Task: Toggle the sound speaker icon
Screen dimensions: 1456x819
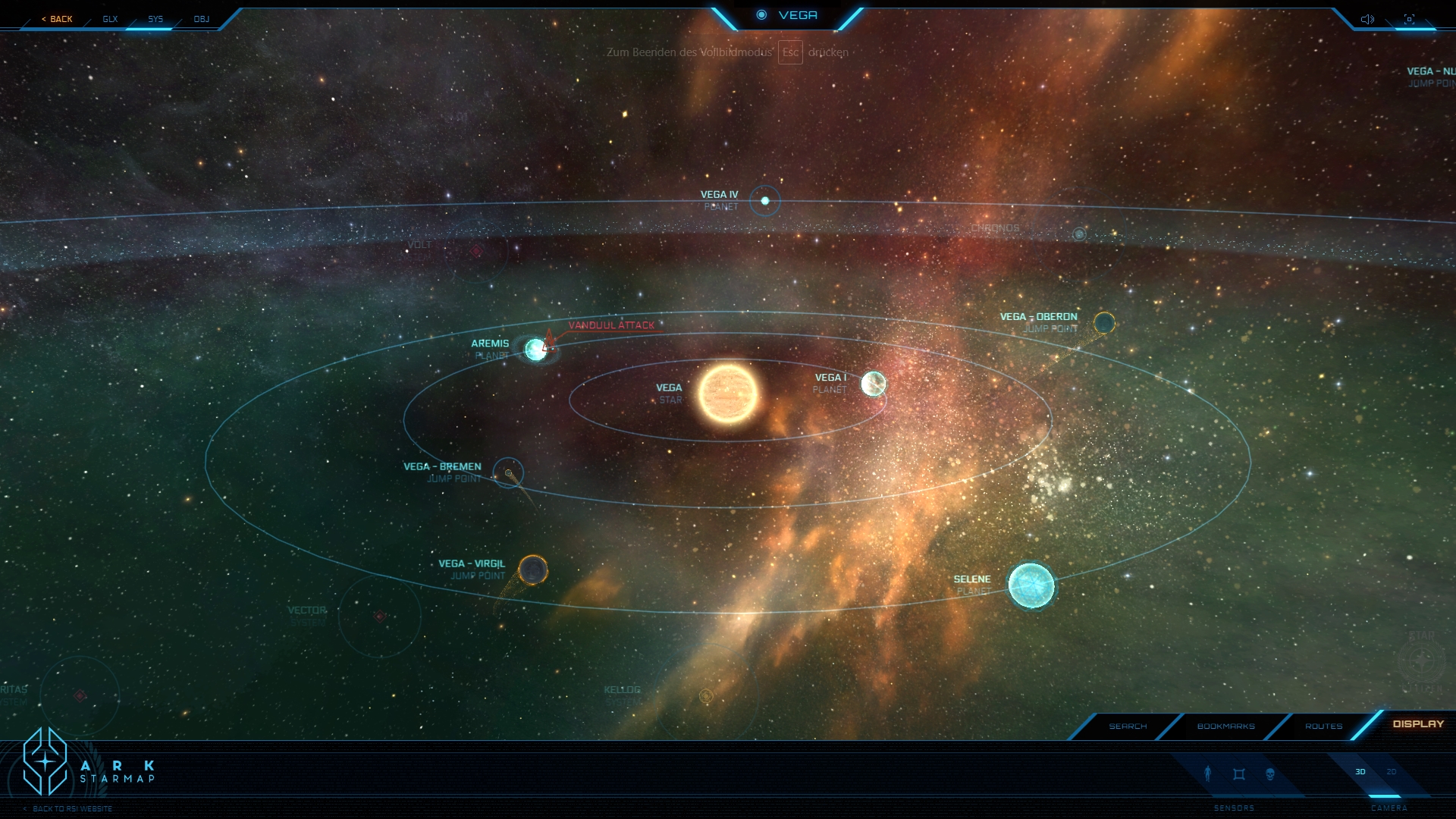Action: [1367, 19]
